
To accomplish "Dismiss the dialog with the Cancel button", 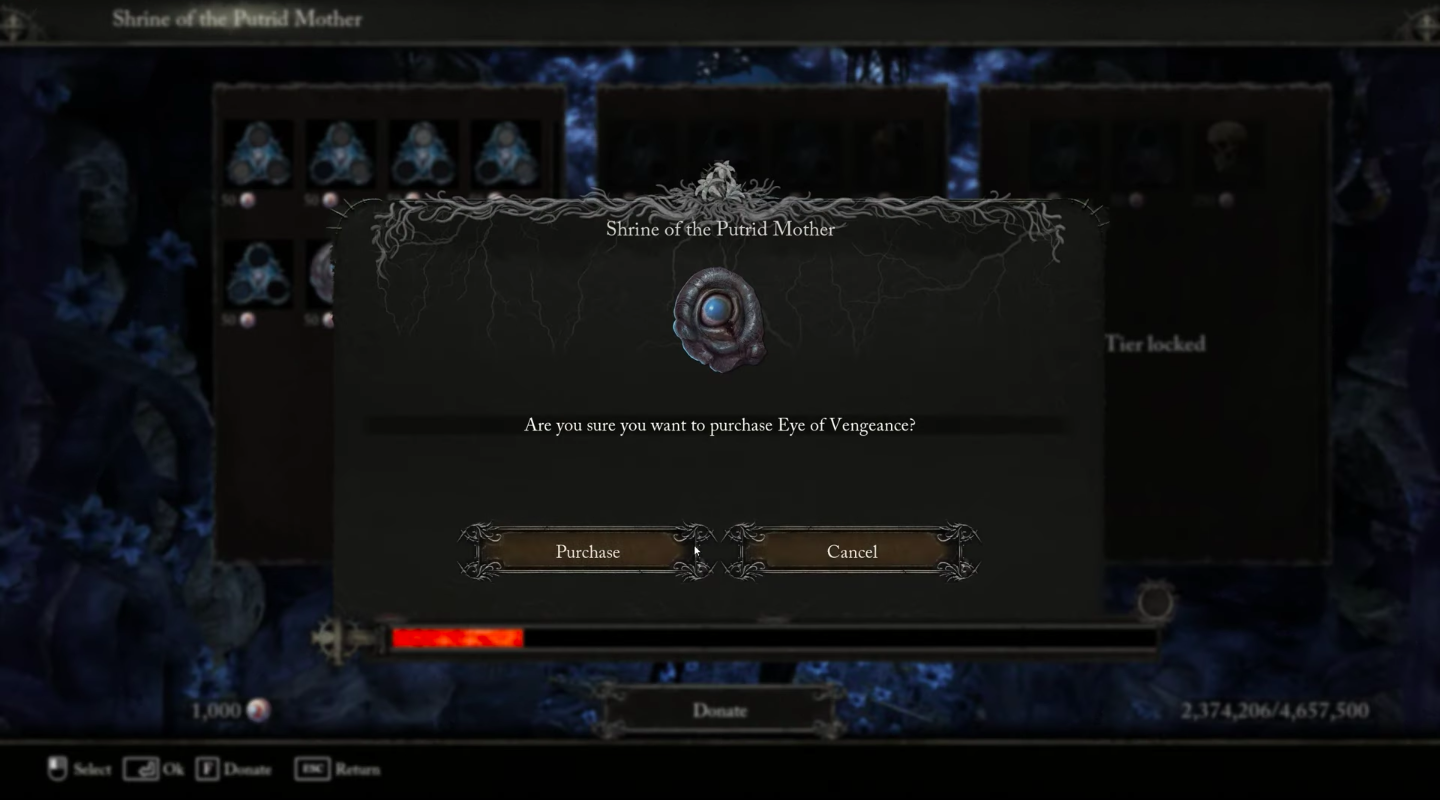I will (851, 551).
